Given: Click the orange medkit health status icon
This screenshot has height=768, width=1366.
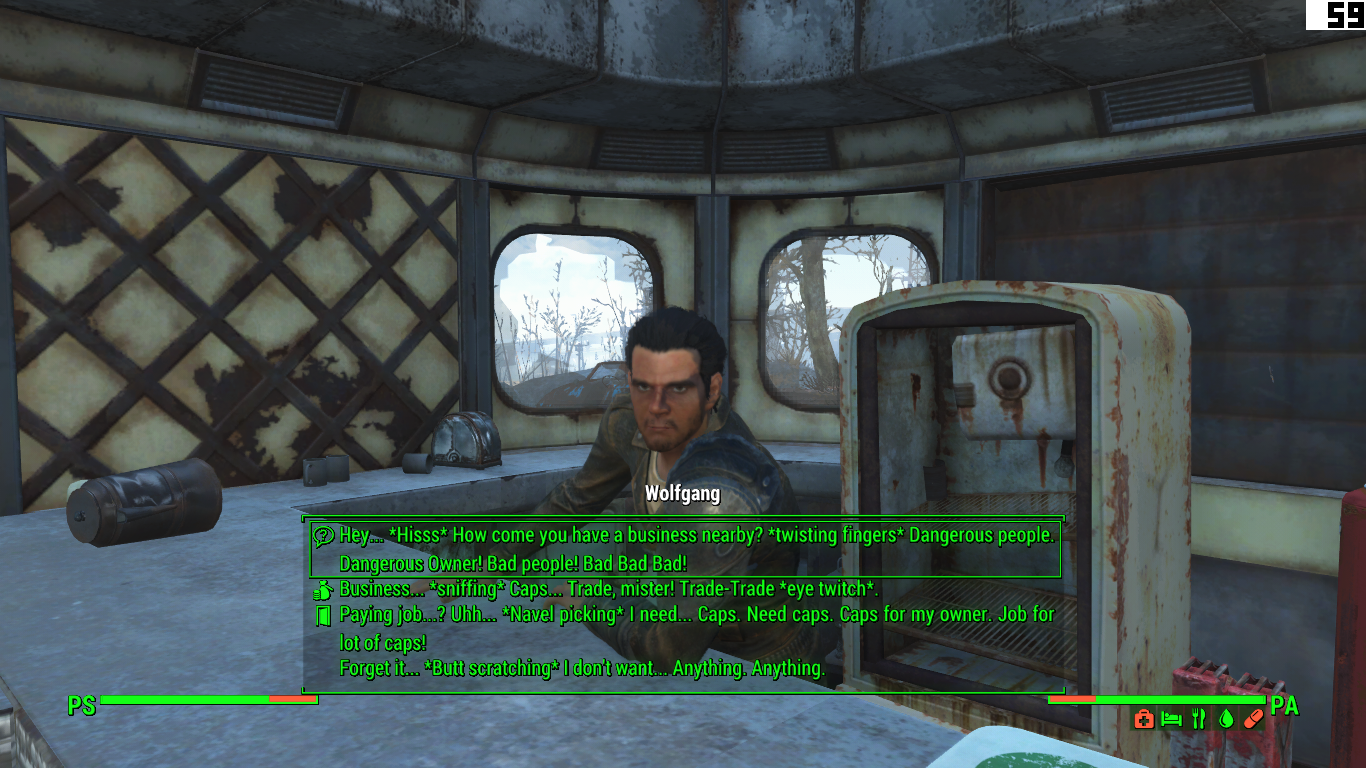Looking at the screenshot, I should [1144, 718].
